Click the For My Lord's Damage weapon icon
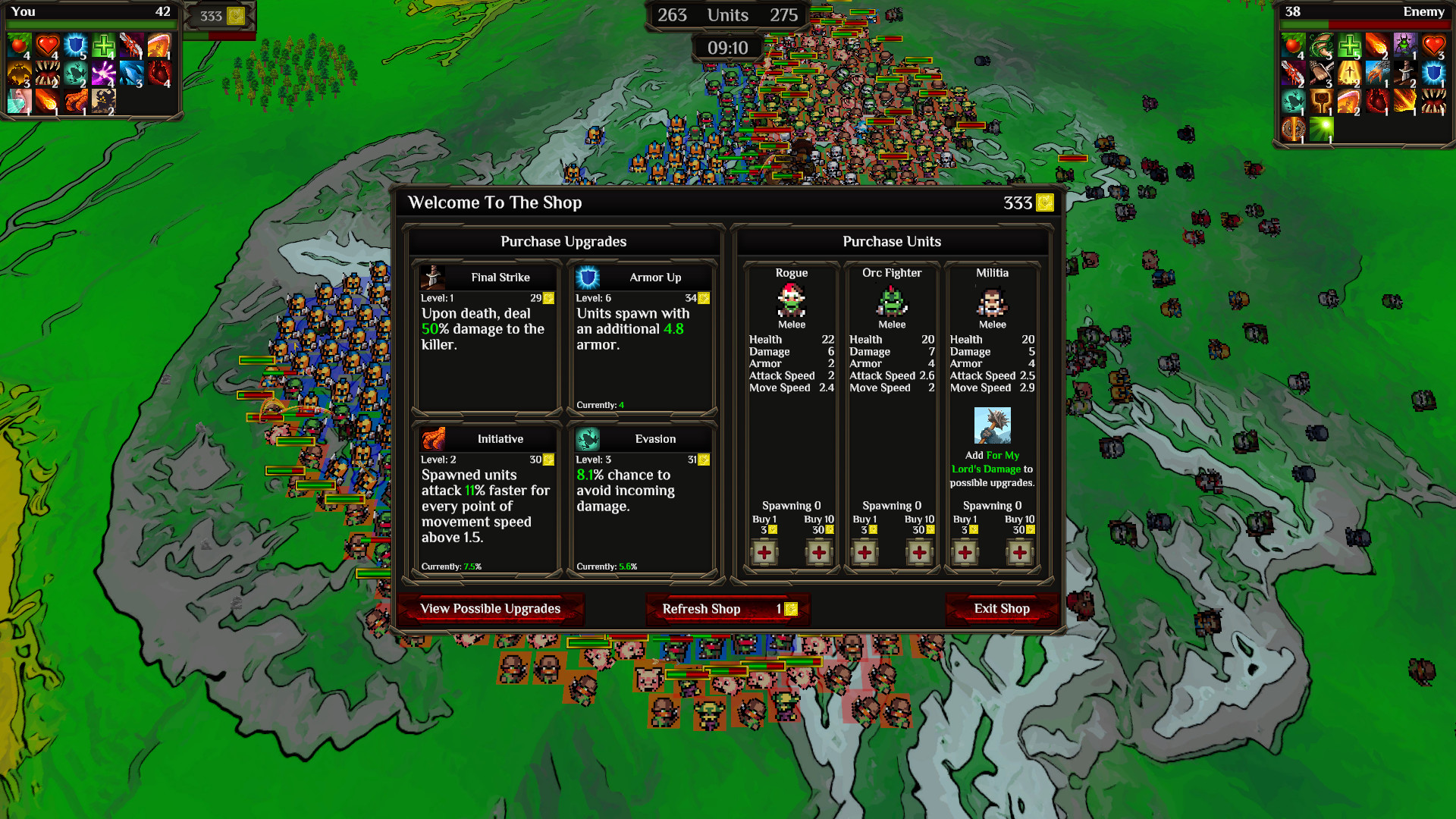Viewport: 1456px width, 819px height. [x=993, y=427]
